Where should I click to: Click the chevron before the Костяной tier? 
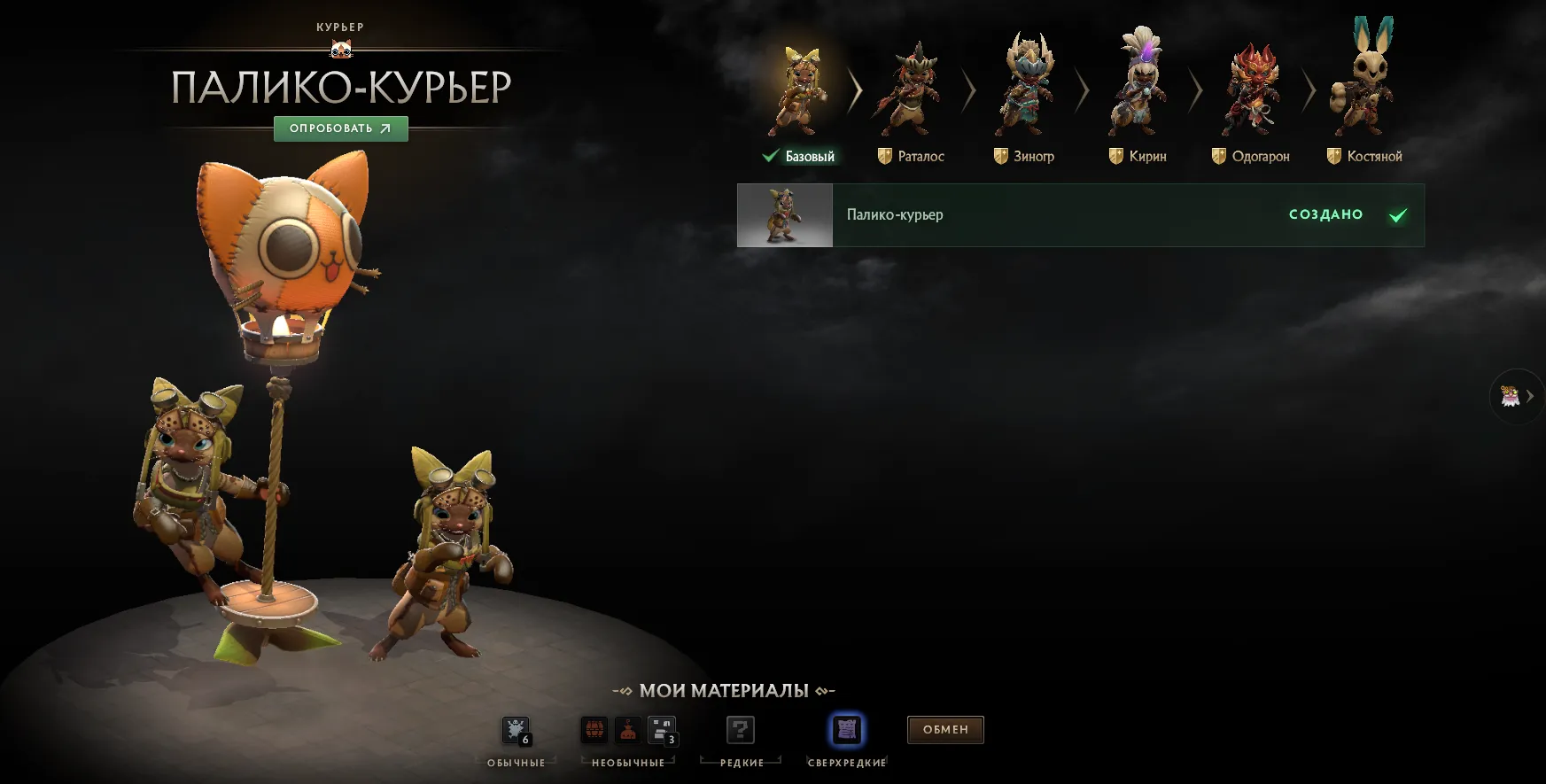click(x=1307, y=89)
